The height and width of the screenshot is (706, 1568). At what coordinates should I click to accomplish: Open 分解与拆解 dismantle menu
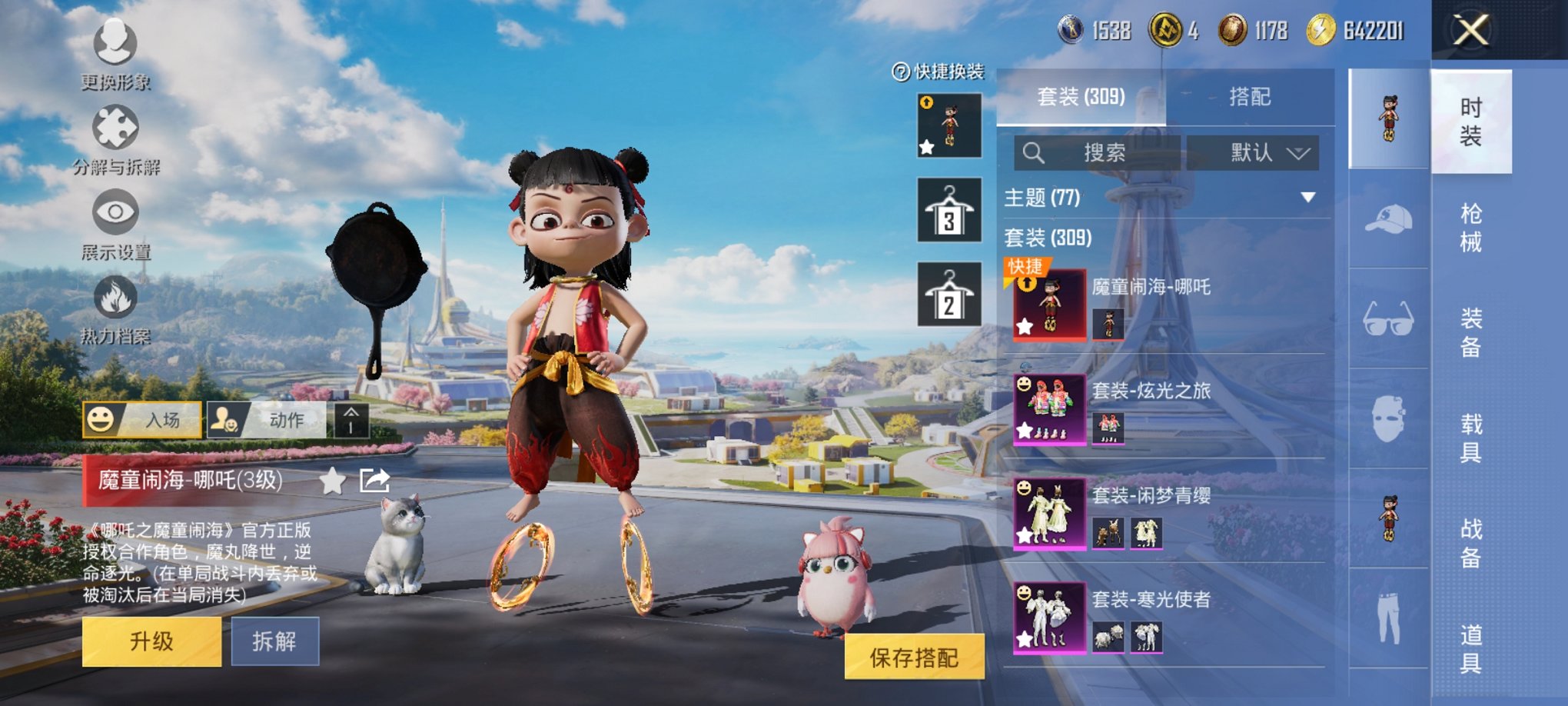[x=115, y=138]
